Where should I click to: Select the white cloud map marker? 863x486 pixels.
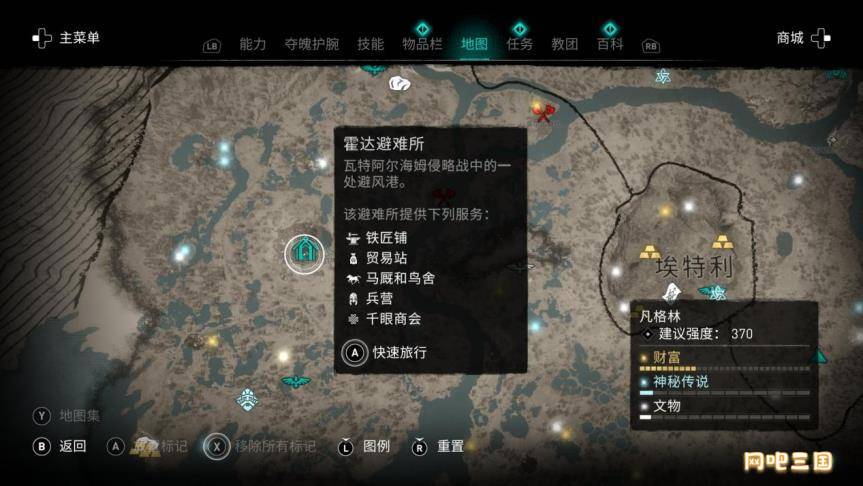point(399,84)
